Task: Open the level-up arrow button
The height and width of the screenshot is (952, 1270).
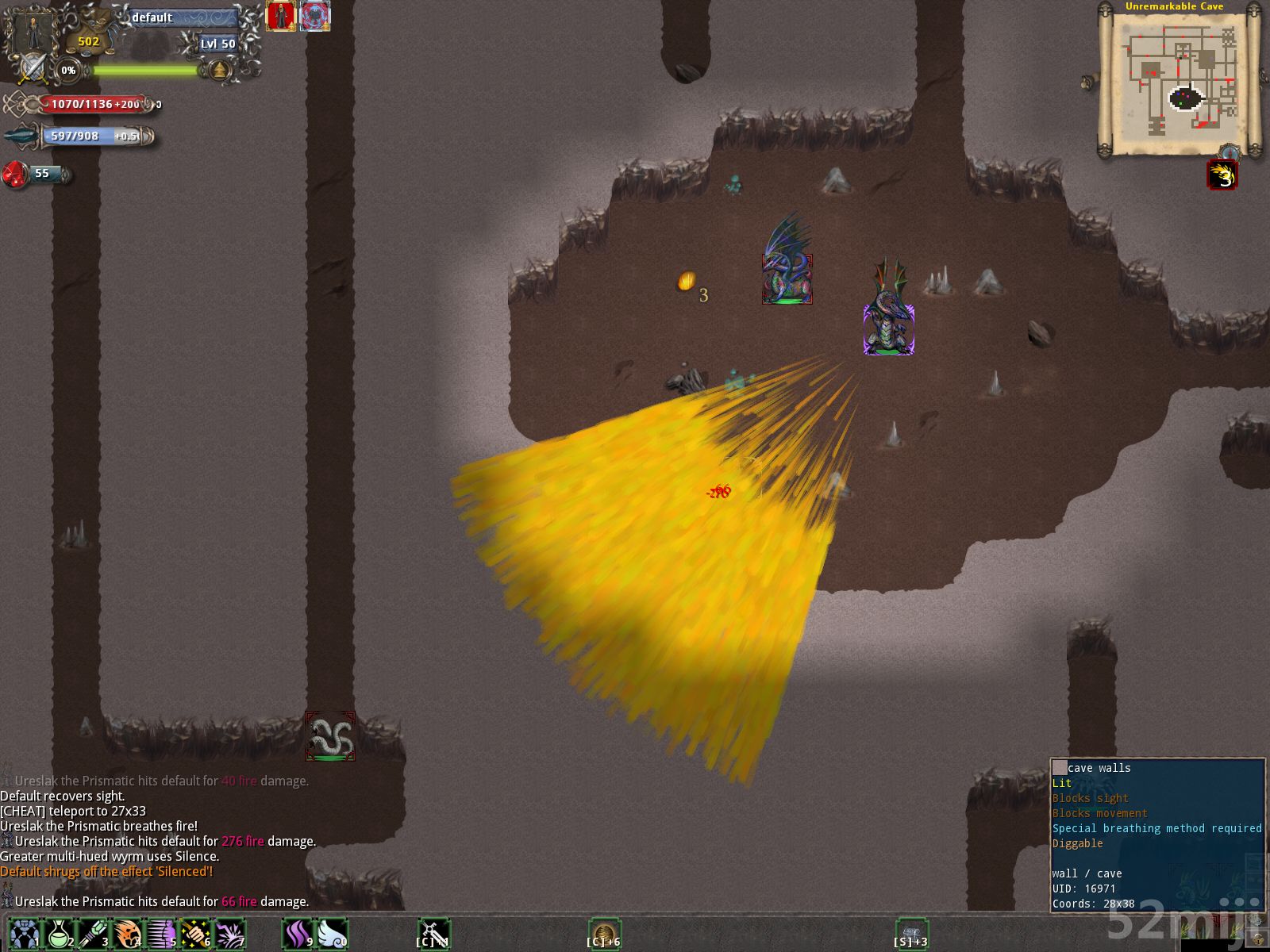Action: pyautogui.click(x=219, y=71)
